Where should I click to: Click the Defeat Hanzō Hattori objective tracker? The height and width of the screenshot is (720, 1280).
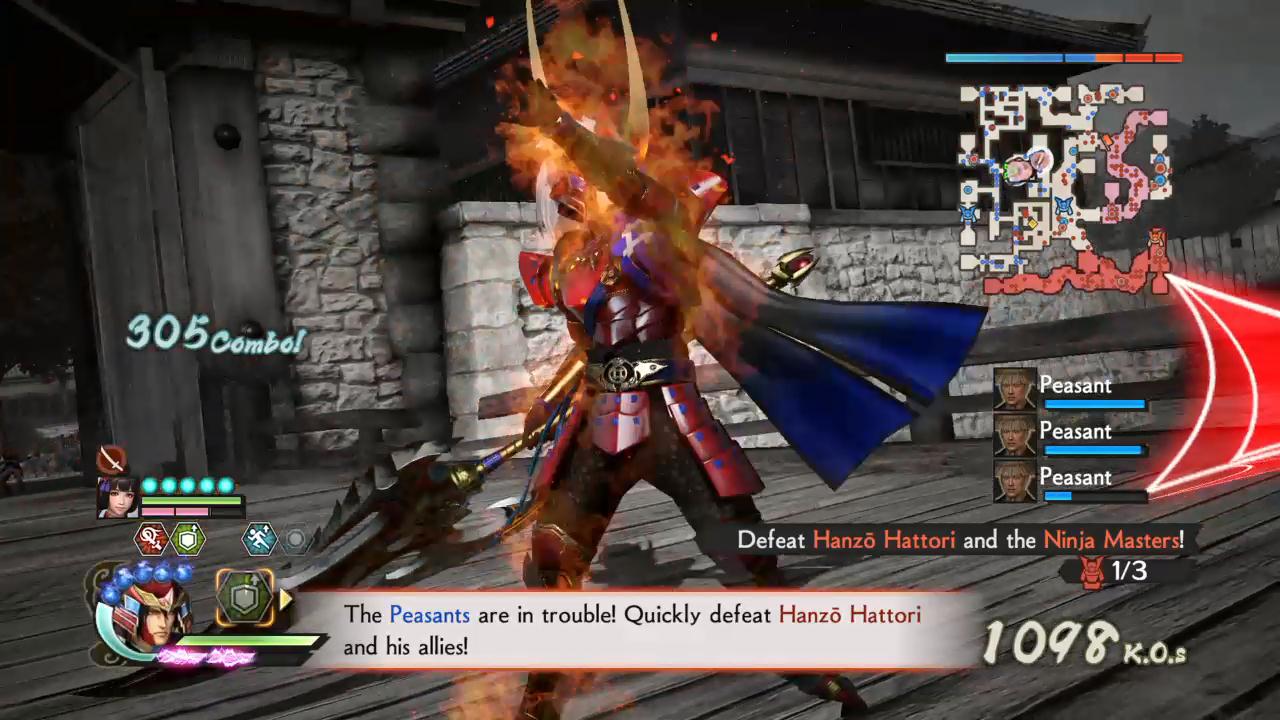(960, 540)
